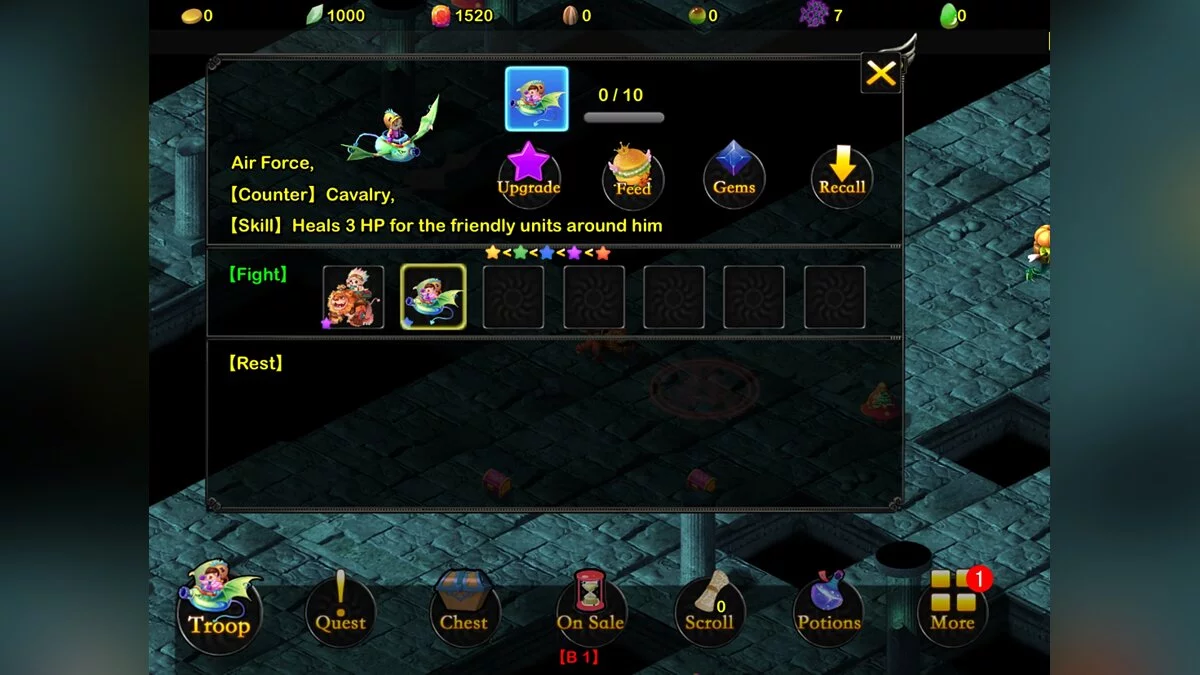Open the Scroll menu
Viewport: 1200px width, 675px height.
pos(710,611)
